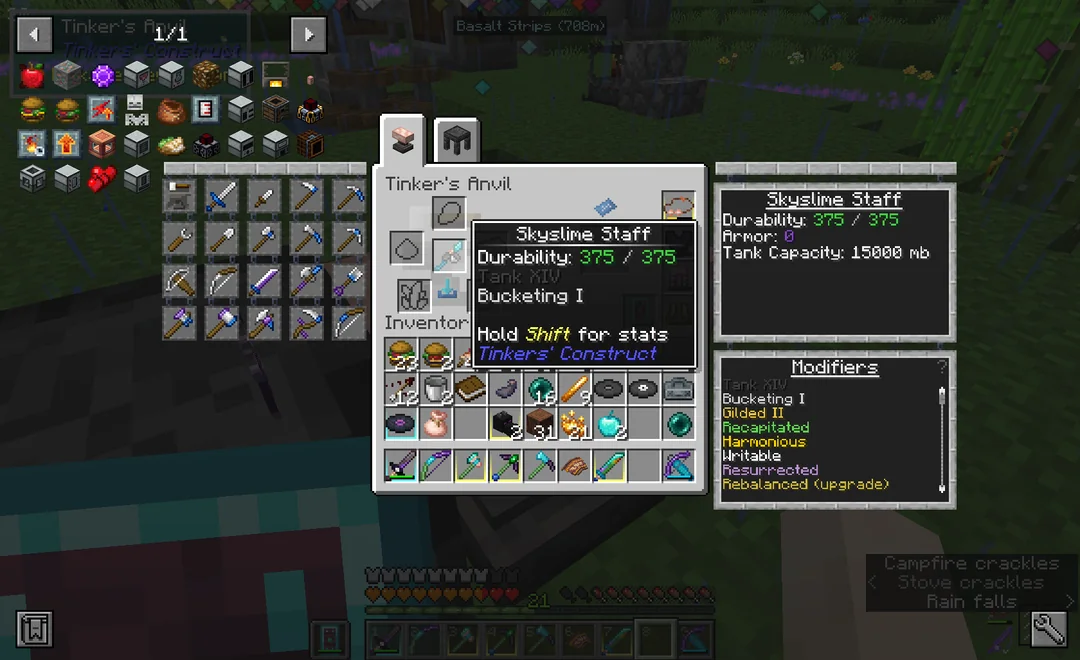Select the cyan diamond apple slot

coord(608,424)
